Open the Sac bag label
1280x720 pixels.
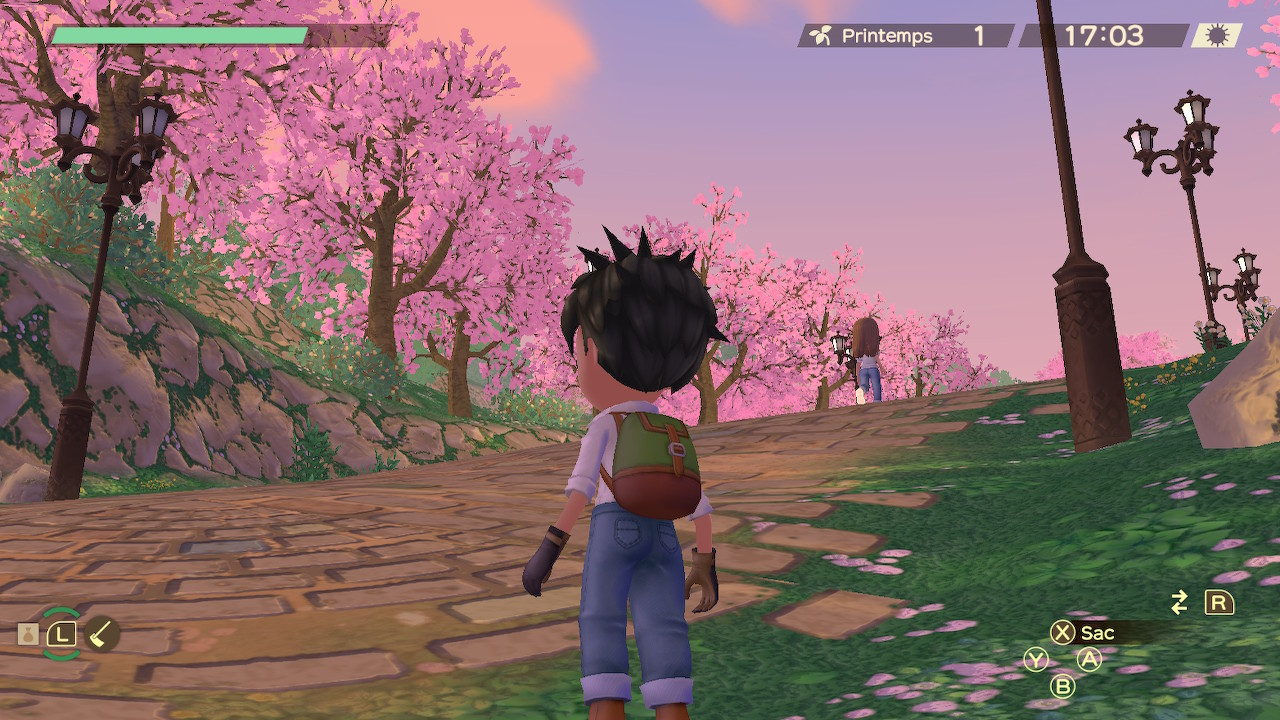1097,632
